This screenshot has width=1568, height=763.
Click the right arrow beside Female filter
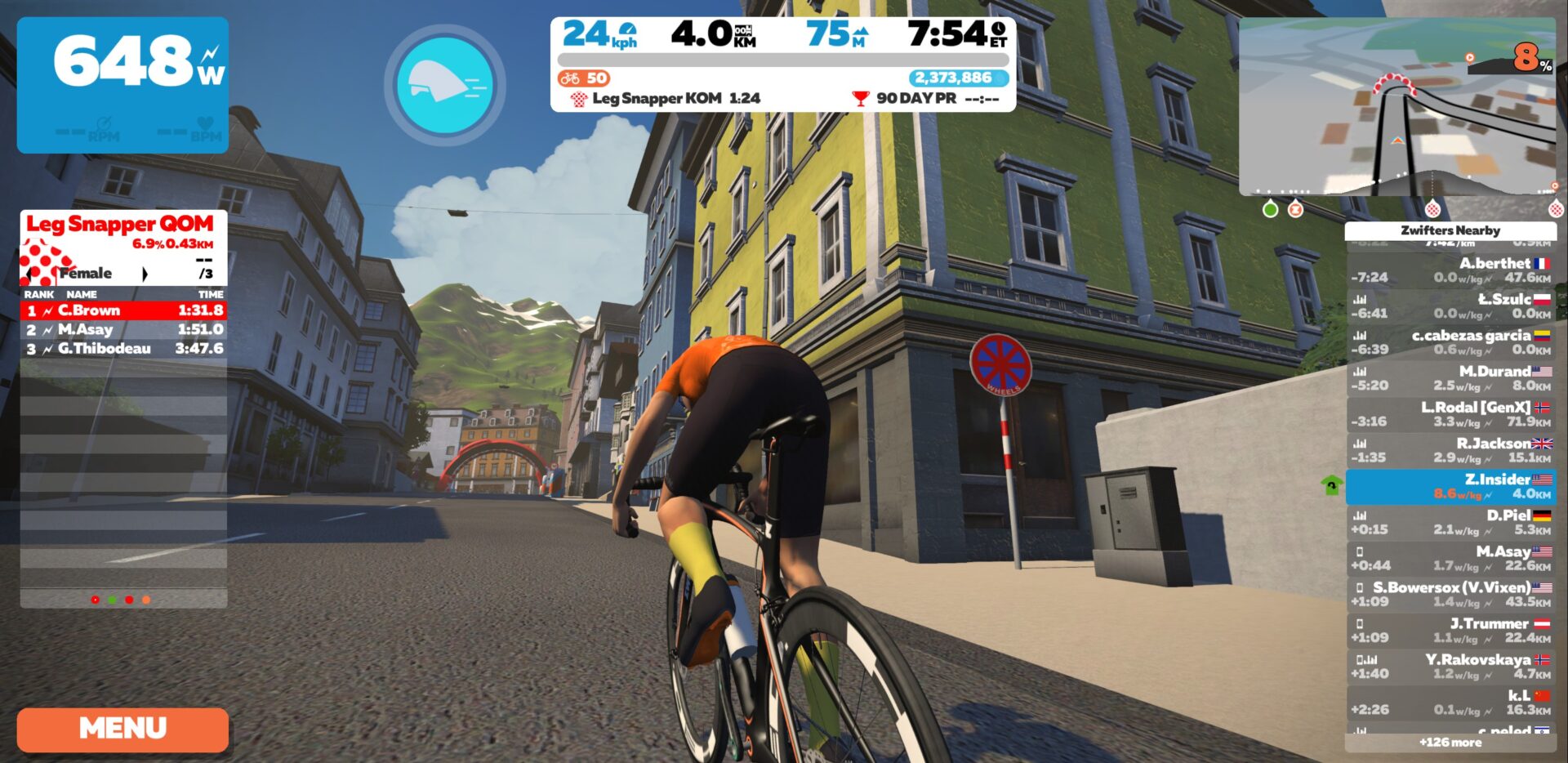tap(145, 274)
